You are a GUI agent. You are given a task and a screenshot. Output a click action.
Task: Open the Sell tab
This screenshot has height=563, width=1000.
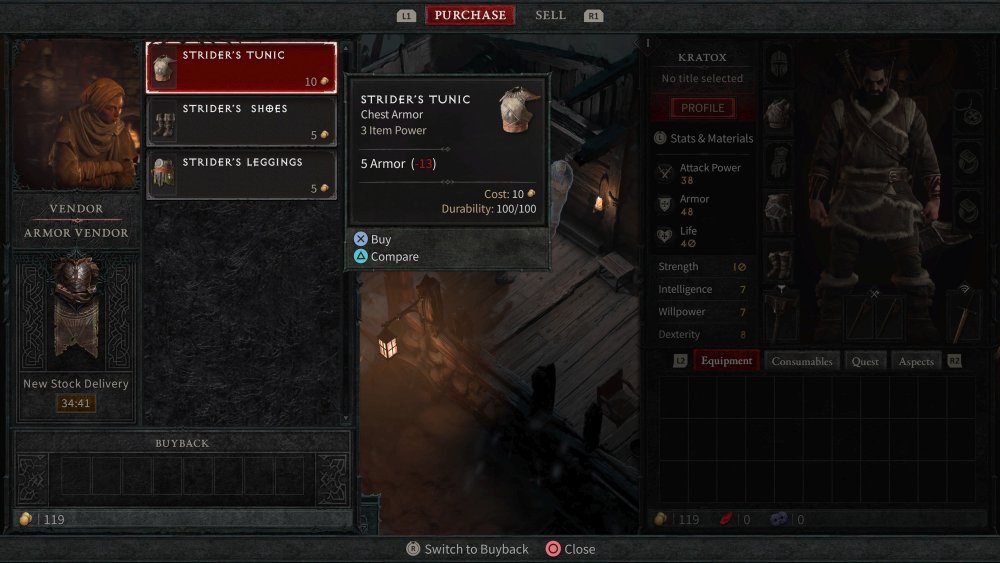[550, 15]
